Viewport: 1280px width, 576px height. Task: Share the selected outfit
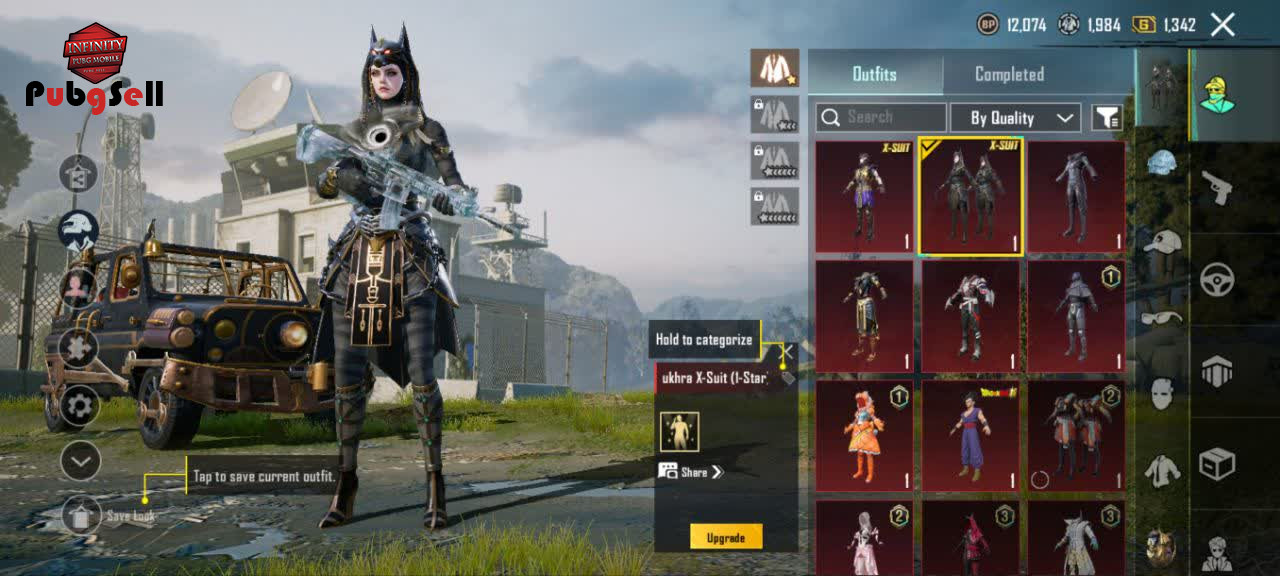690,472
